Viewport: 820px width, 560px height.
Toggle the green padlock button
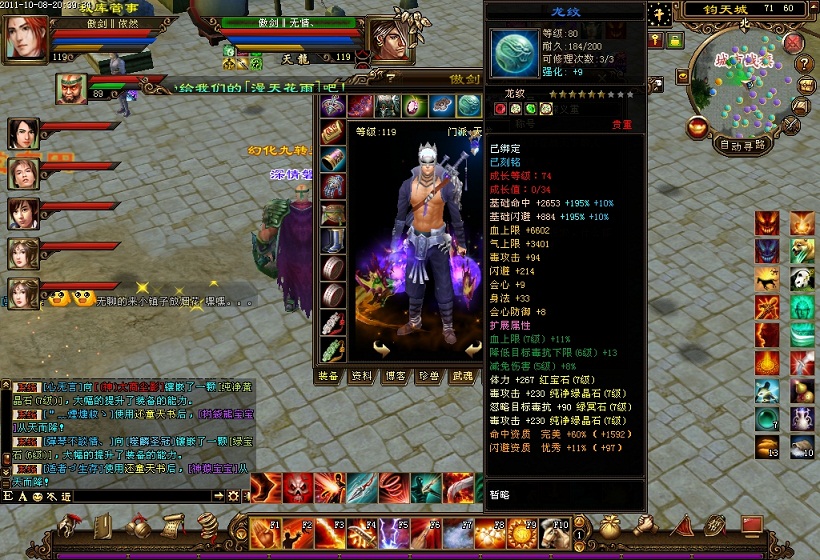[675, 41]
